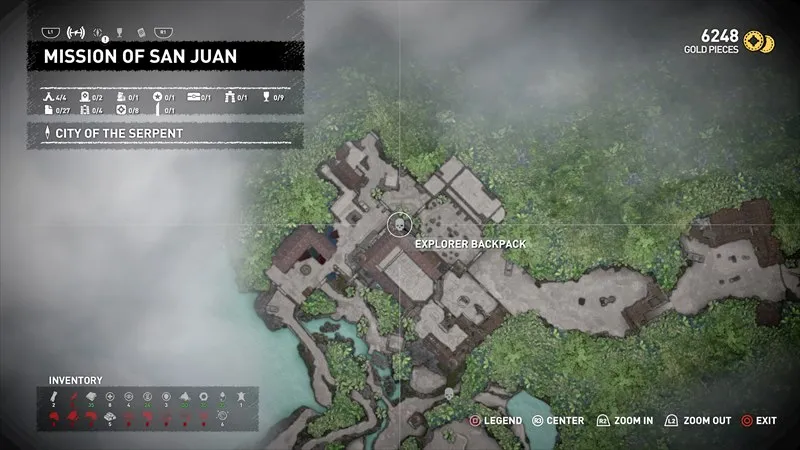Switch to the tab with alert badge
The width and height of the screenshot is (800, 450).
pyautogui.click(x=96, y=32)
